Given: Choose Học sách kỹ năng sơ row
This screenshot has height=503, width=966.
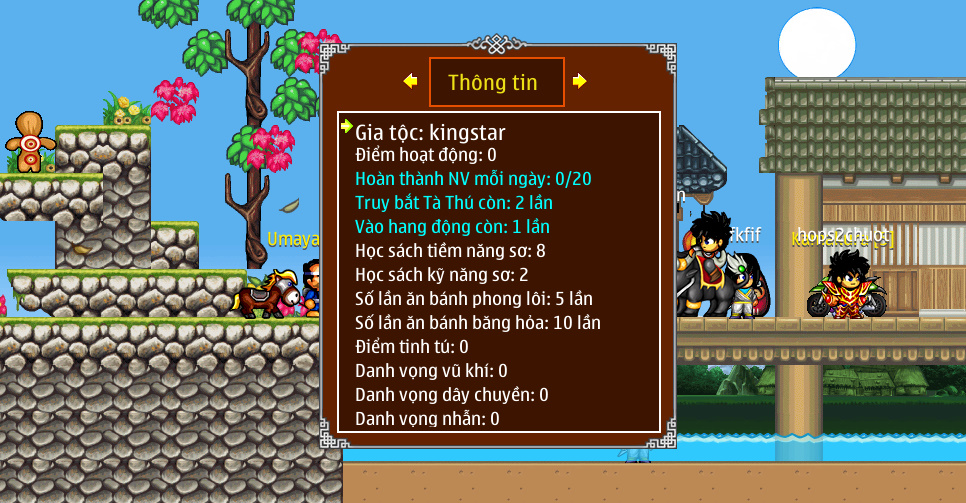Looking at the screenshot, I should (442, 275).
